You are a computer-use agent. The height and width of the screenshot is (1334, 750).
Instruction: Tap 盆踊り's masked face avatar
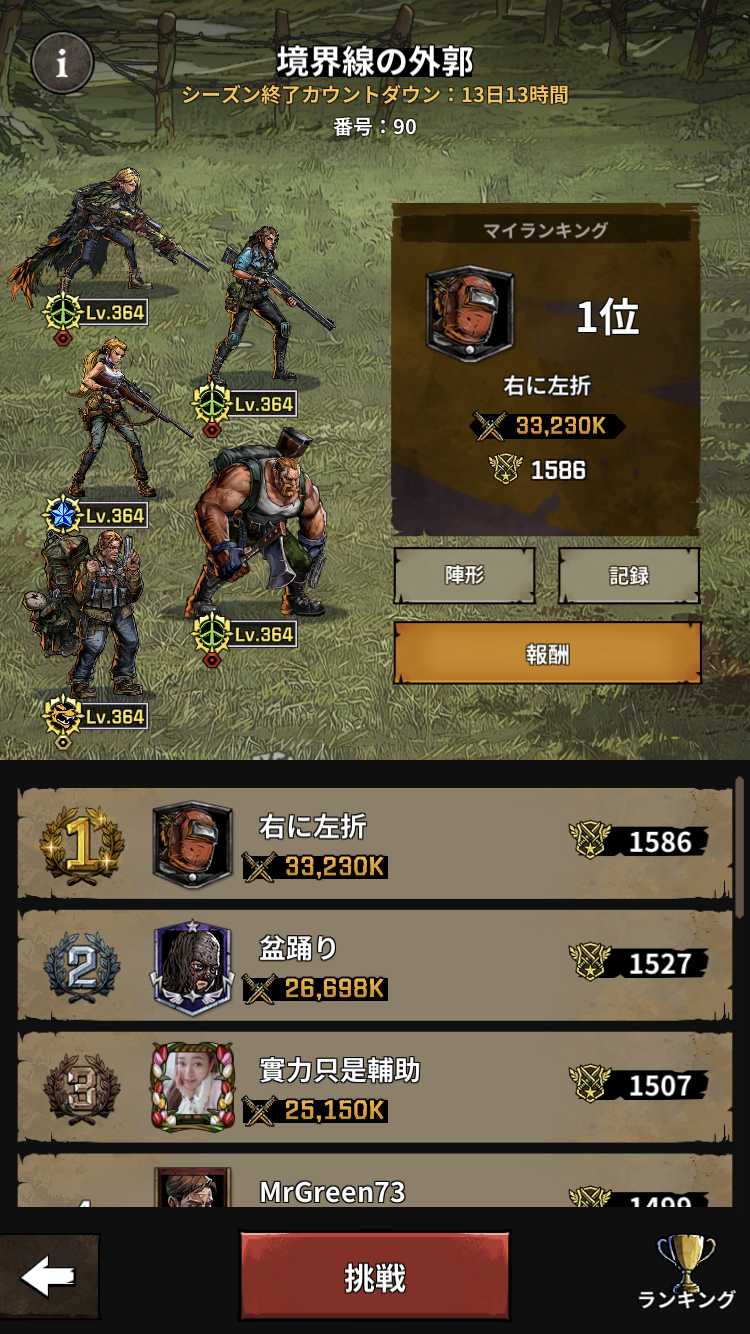tap(192, 967)
